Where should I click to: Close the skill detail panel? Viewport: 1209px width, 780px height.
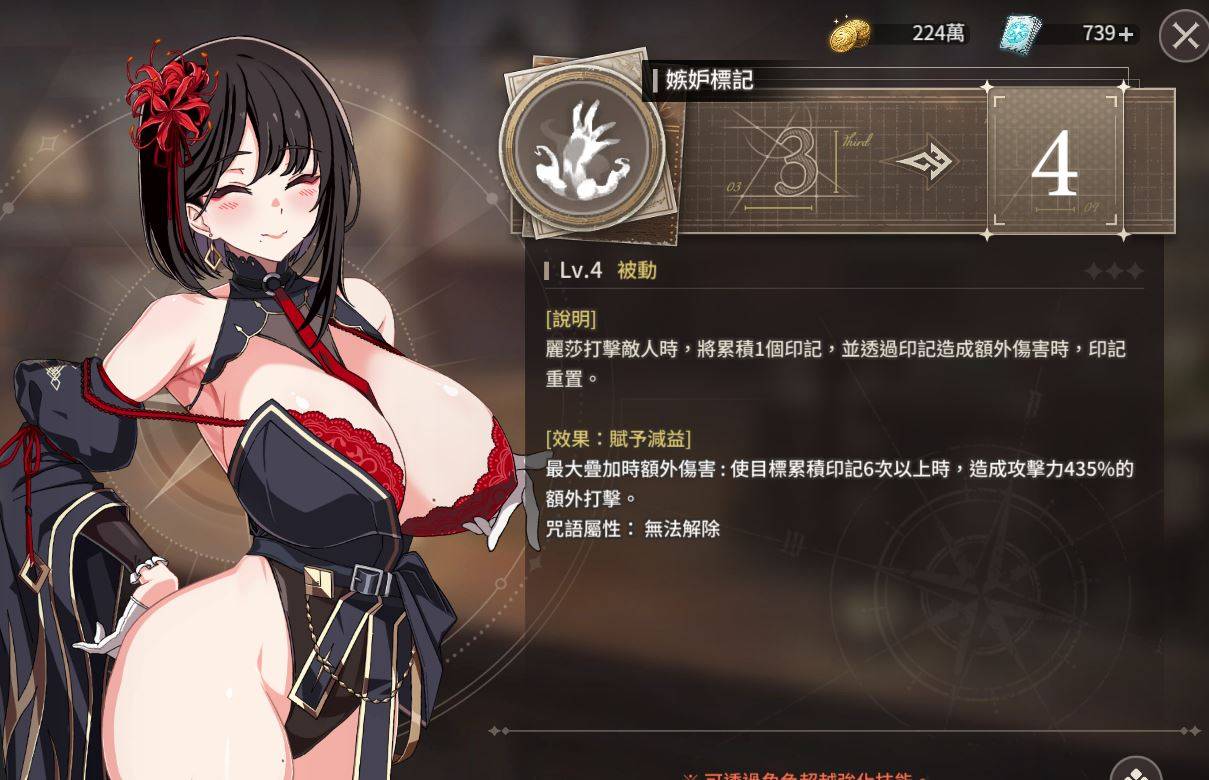(x=1185, y=37)
